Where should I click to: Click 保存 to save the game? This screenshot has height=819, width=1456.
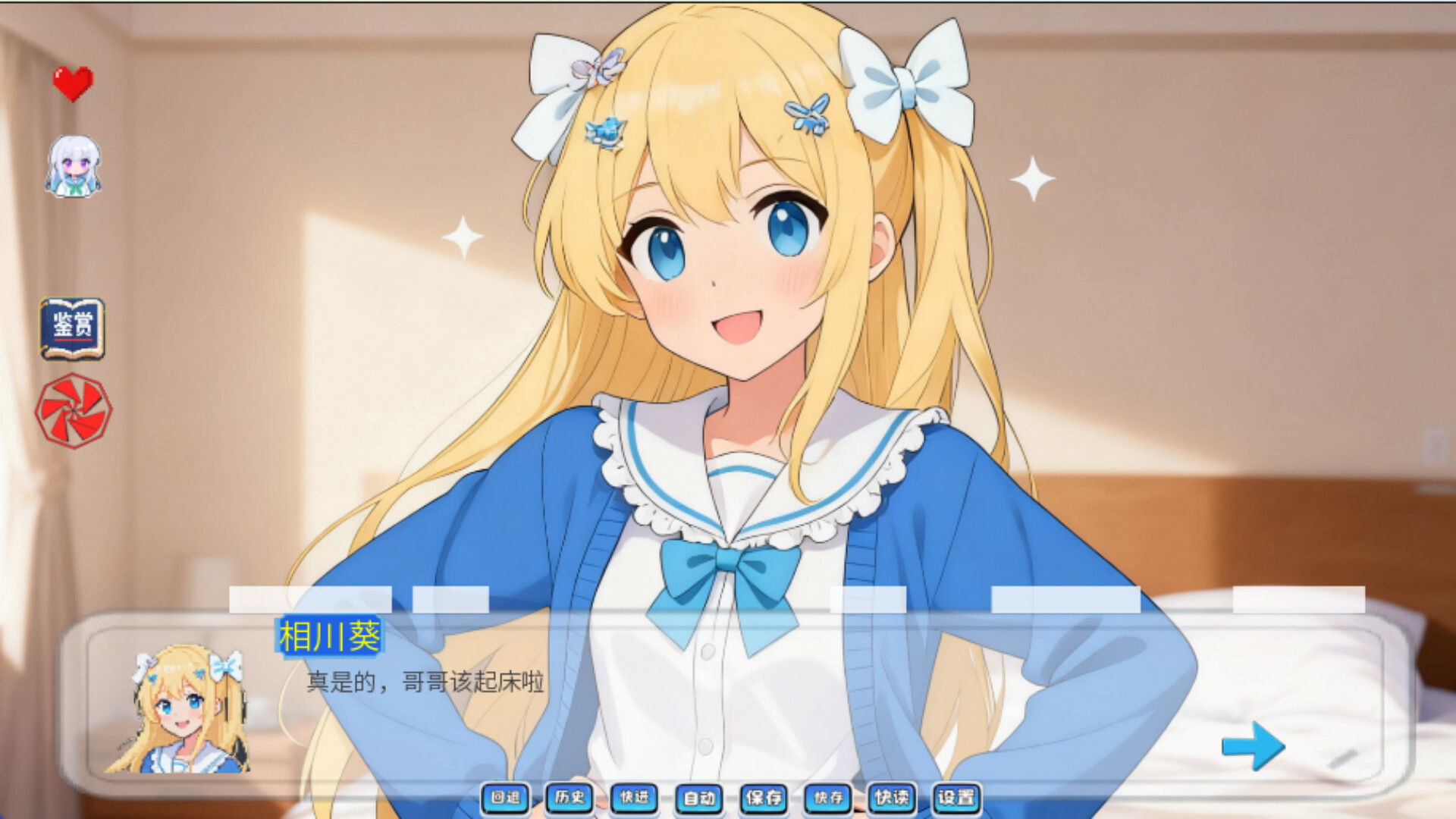764,798
